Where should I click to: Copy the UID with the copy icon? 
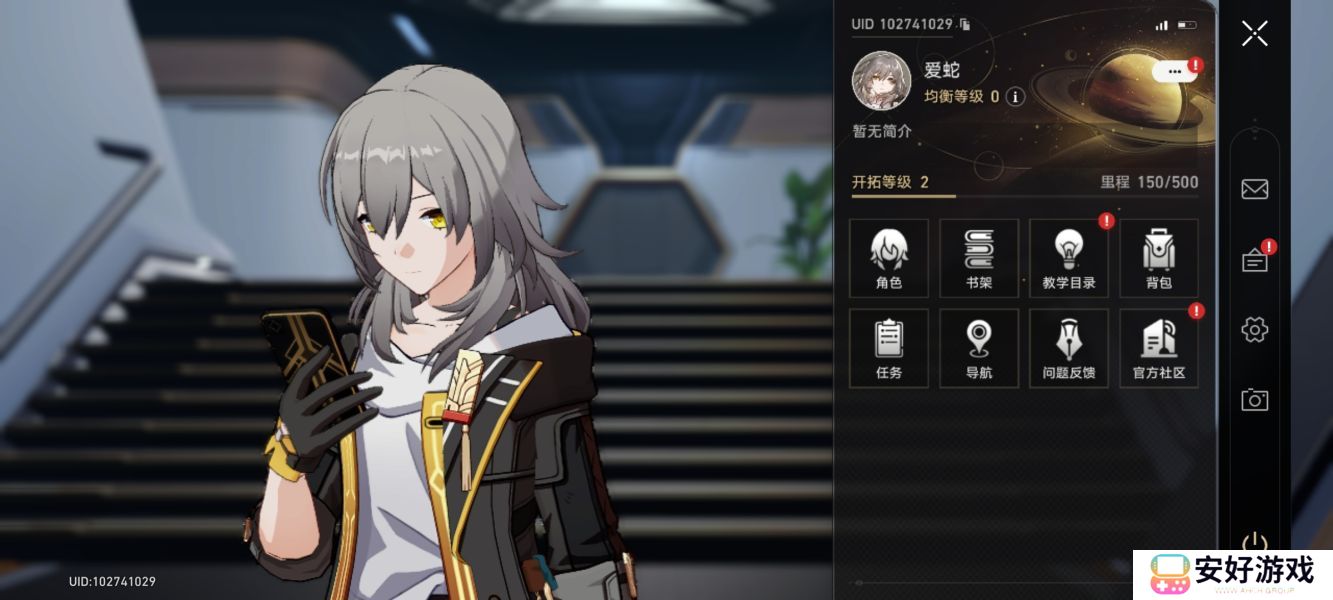click(965, 24)
